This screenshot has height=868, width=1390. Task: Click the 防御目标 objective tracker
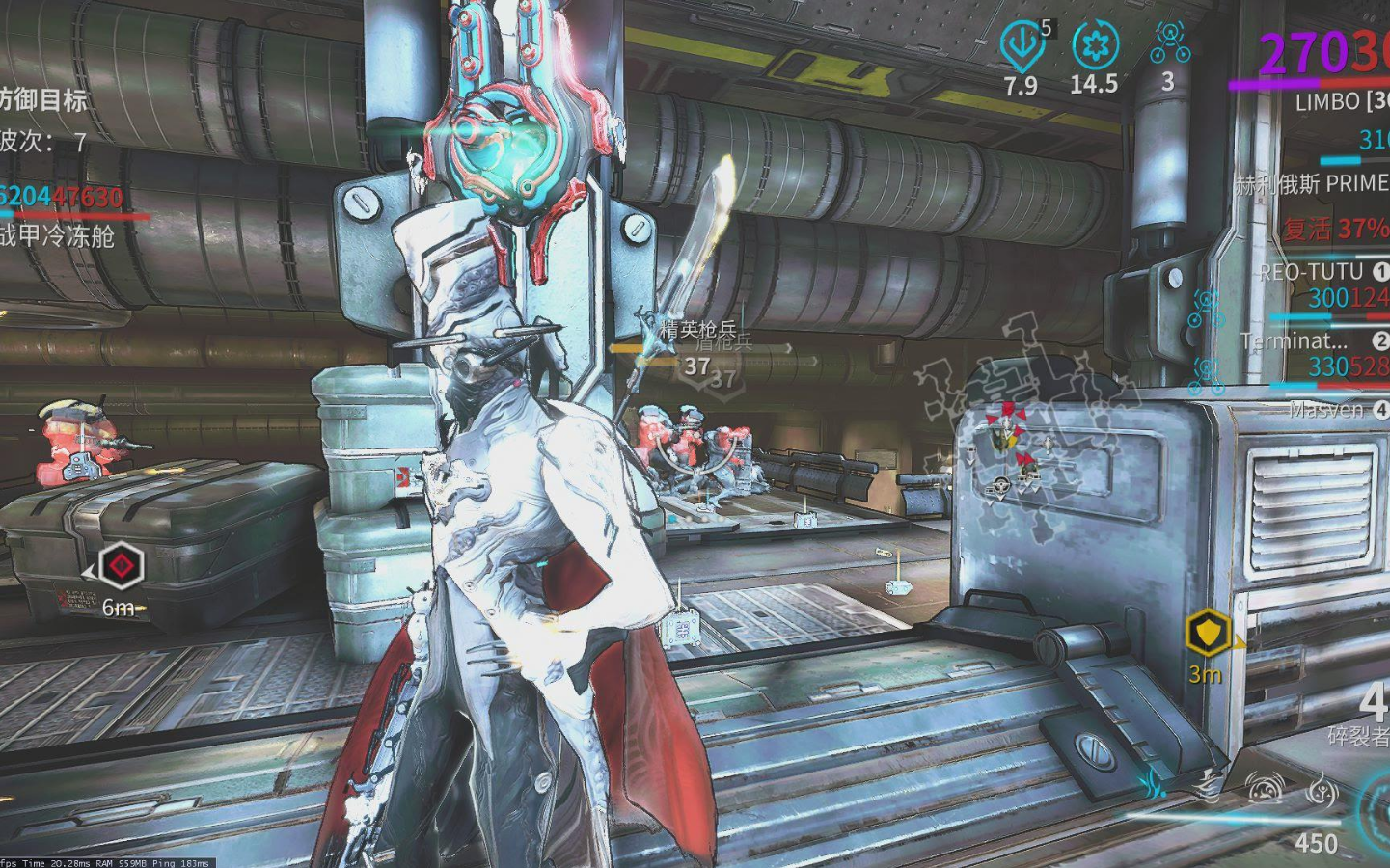pyautogui.click(x=43, y=99)
